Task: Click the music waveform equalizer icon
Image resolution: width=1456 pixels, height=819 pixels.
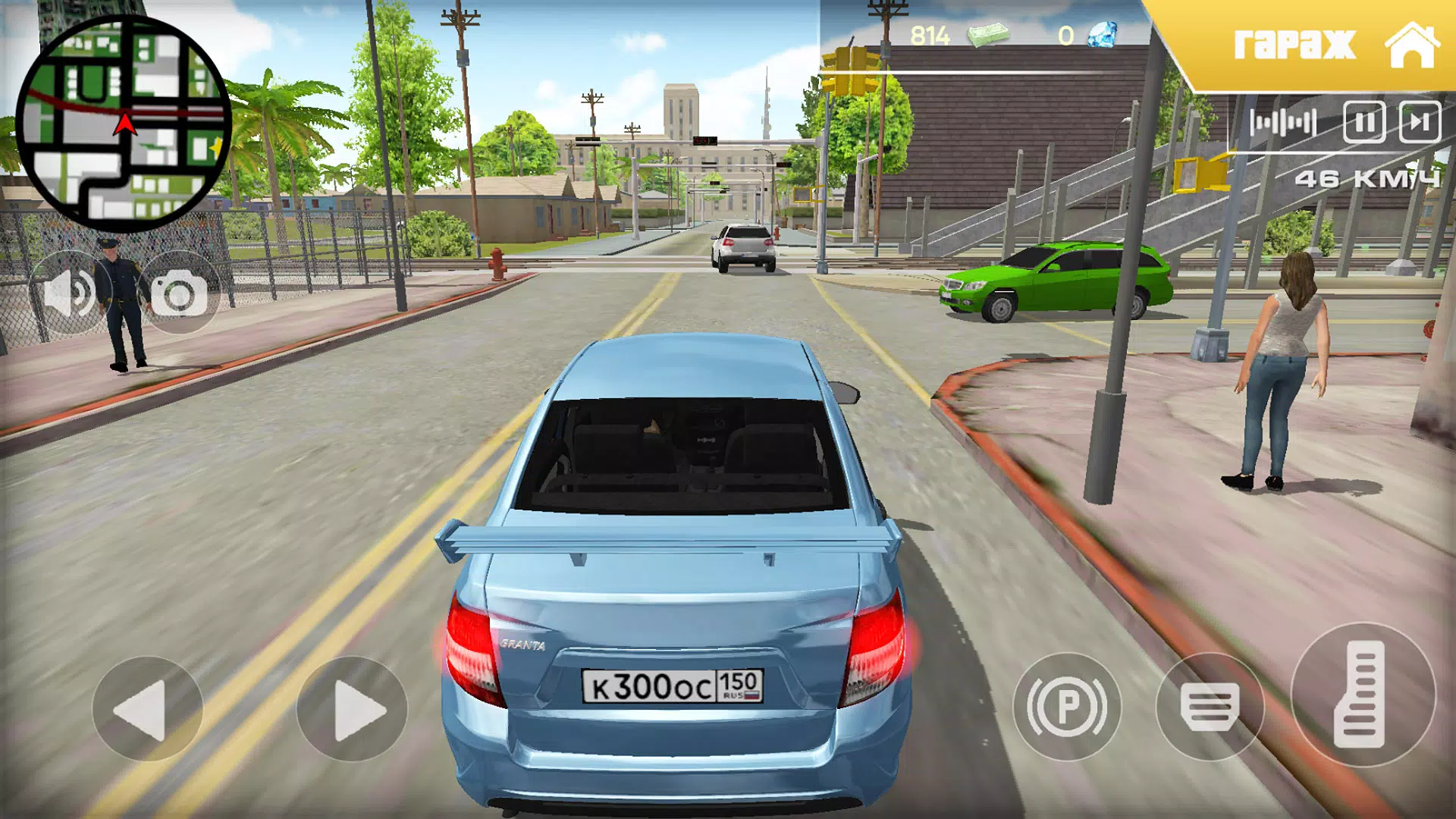Action: coord(1283,122)
